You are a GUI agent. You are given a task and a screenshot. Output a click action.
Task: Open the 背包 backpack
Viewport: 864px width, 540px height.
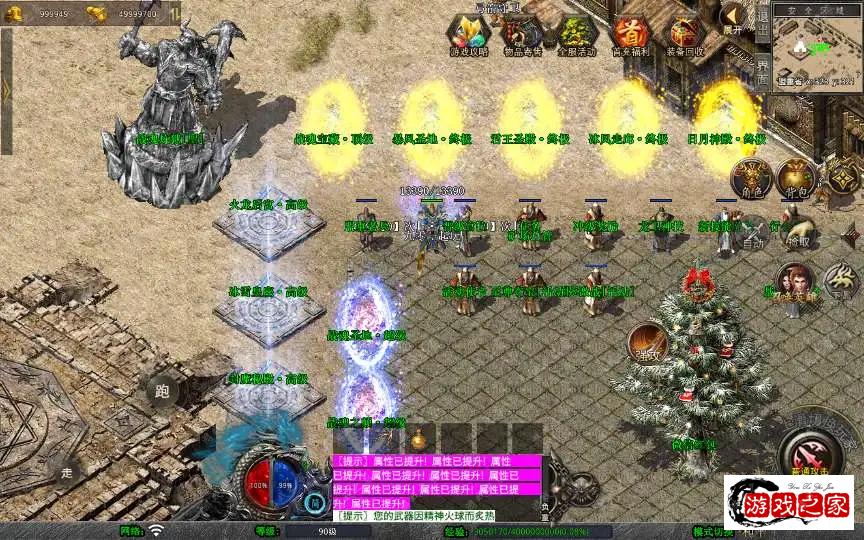tap(797, 178)
